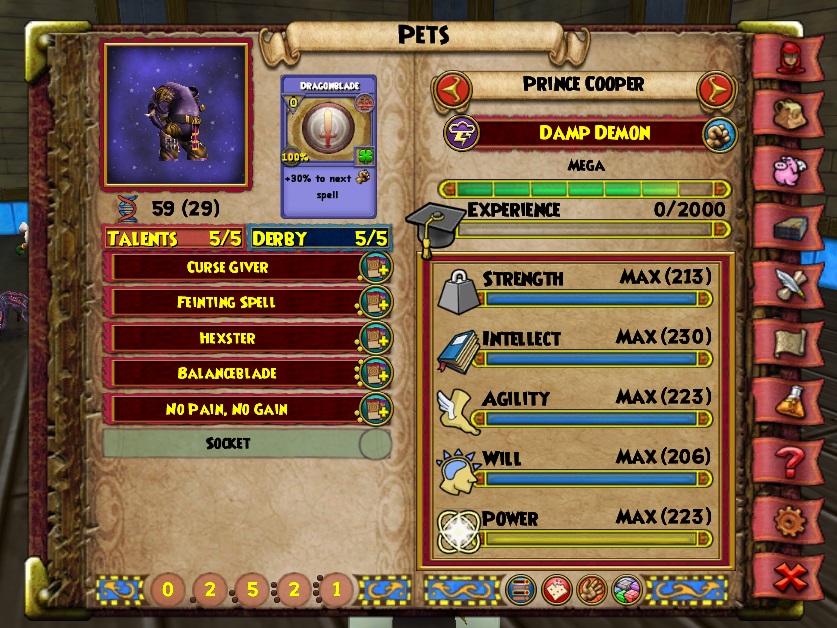Viewport: 837px width, 628px height.
Task: Select the Curse Giver talent
Action: click(228, 268)
